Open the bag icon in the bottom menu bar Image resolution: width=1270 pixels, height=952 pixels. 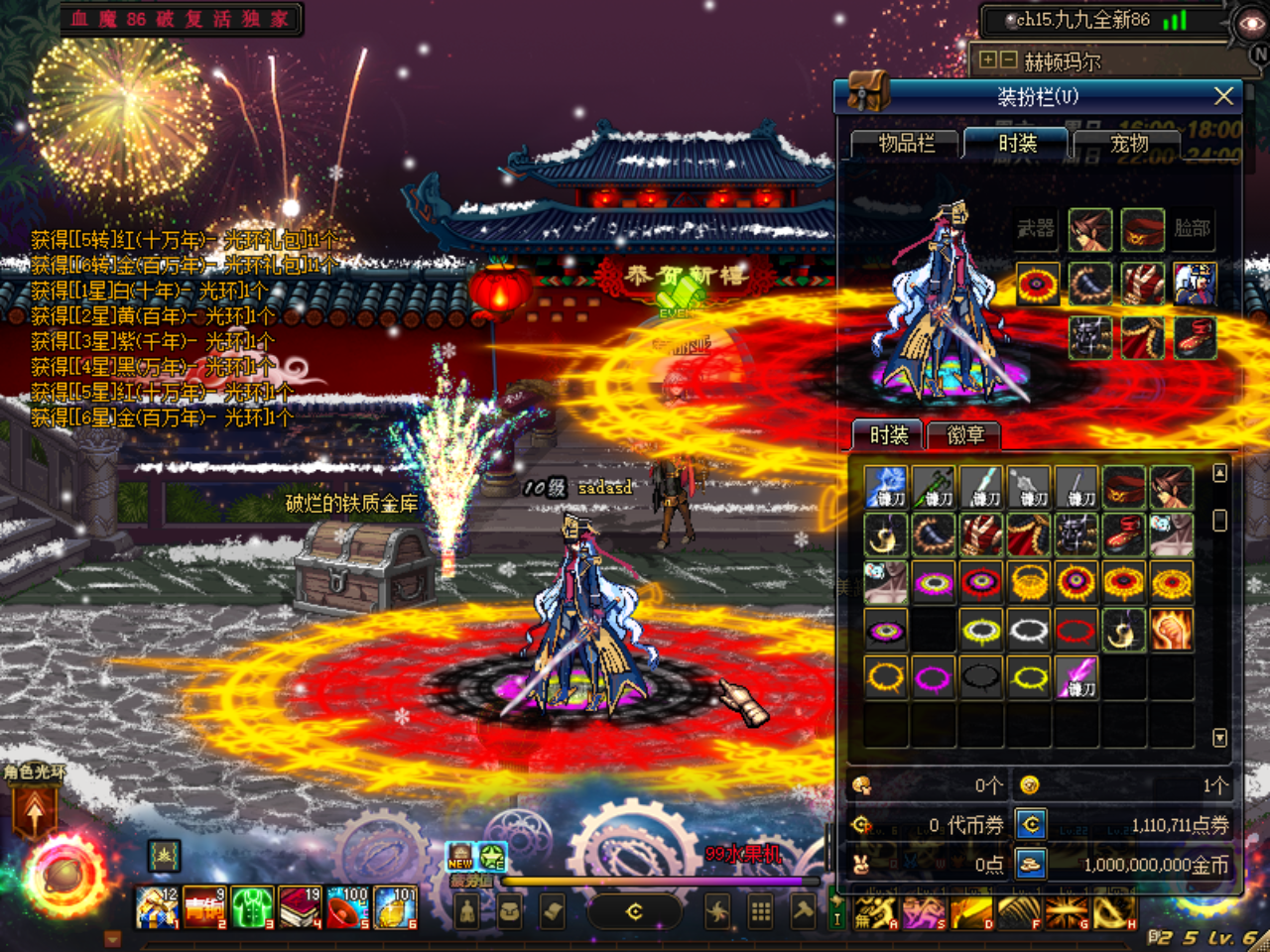[512, 910]
